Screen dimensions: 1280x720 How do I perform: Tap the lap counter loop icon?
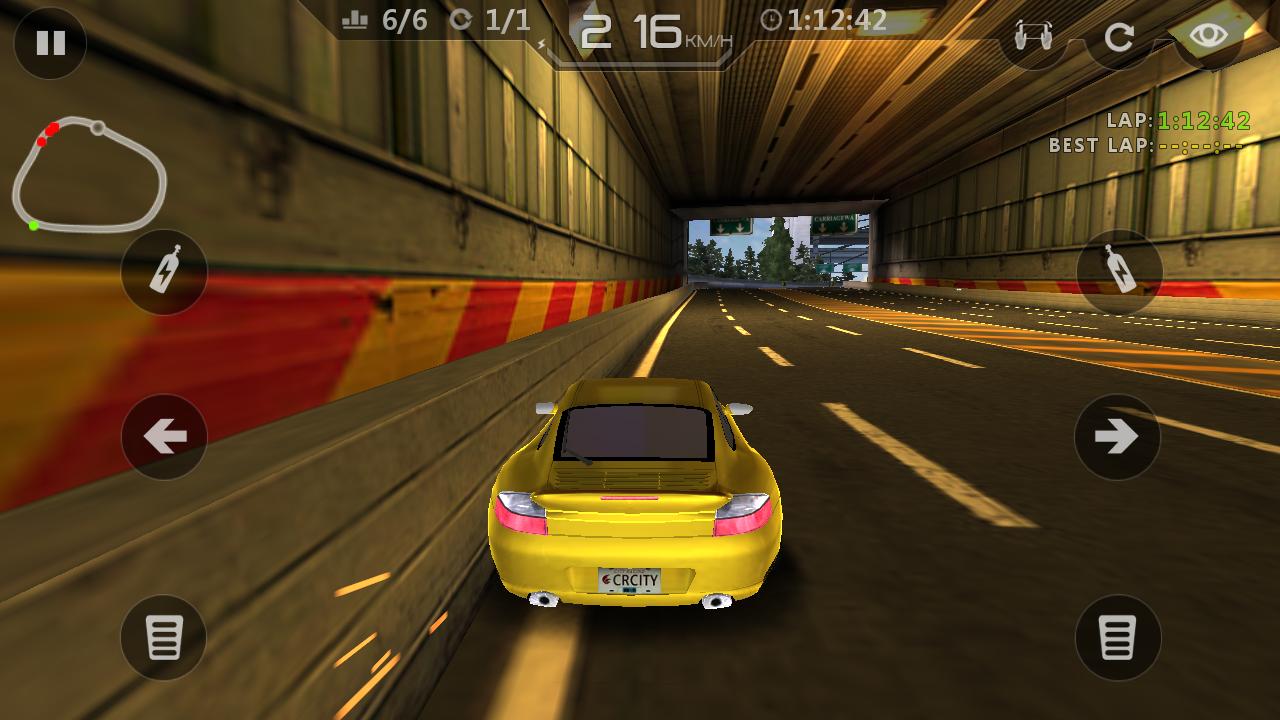point(460,18)
